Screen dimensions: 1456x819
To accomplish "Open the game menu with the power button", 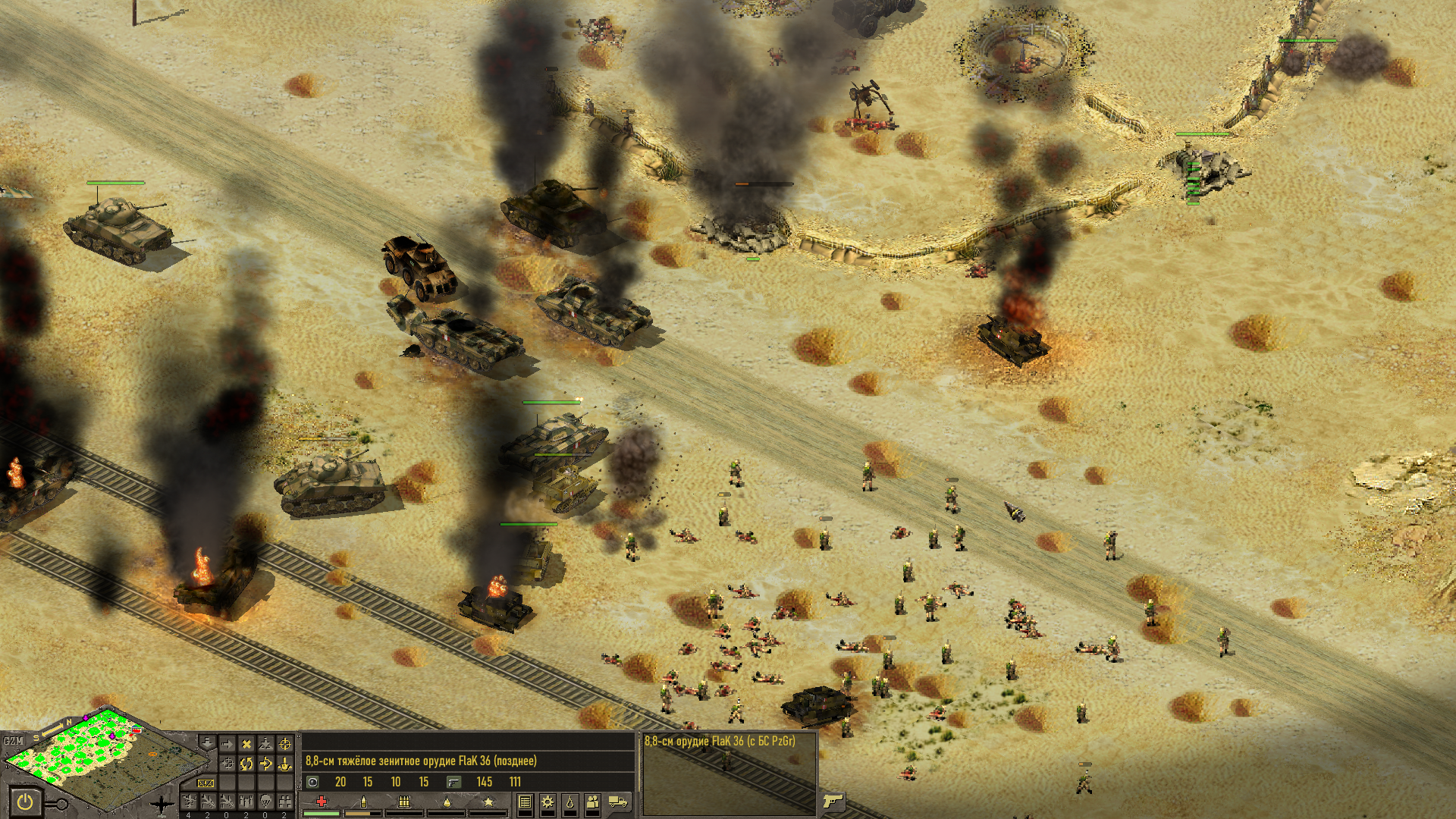I will point(27,801).
